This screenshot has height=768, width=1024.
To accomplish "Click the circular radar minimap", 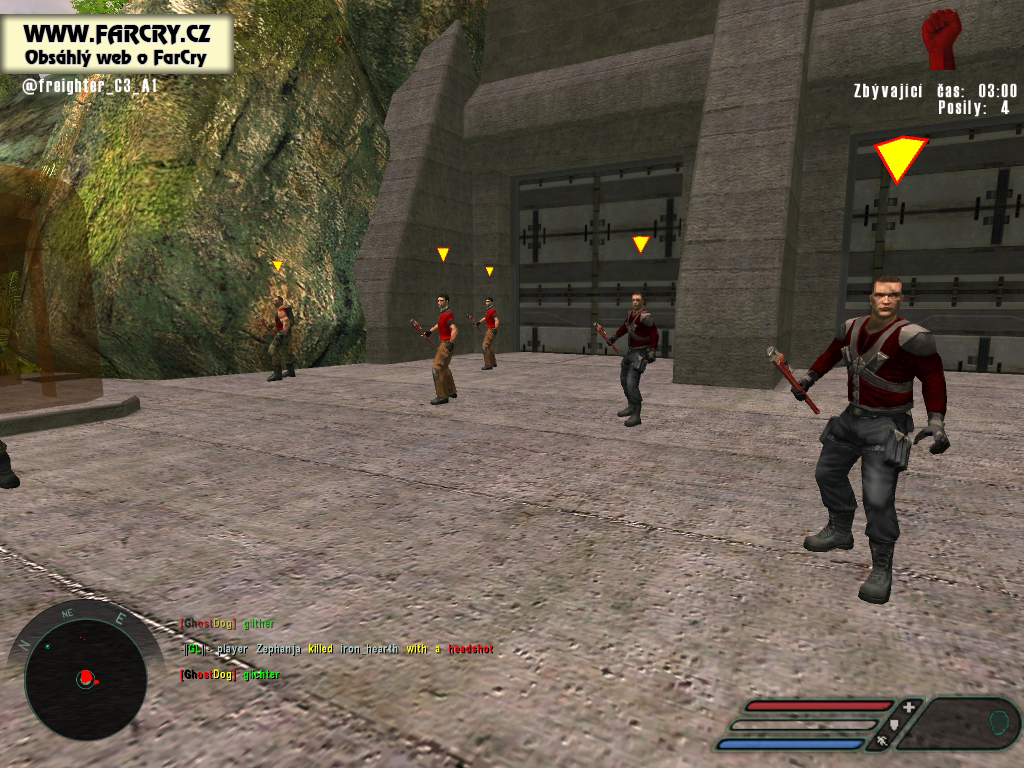I will 85,679.
